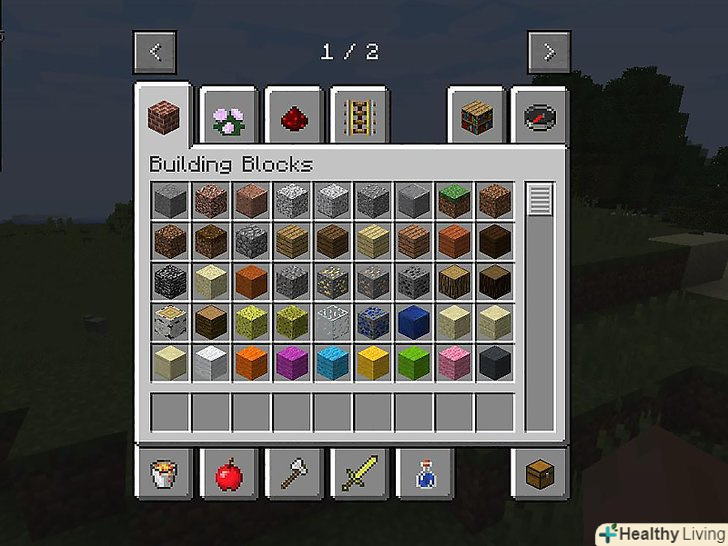Switch to the pink flower decoration tab
The width and height of the screenshot is (728, 546).
point(229,119)
